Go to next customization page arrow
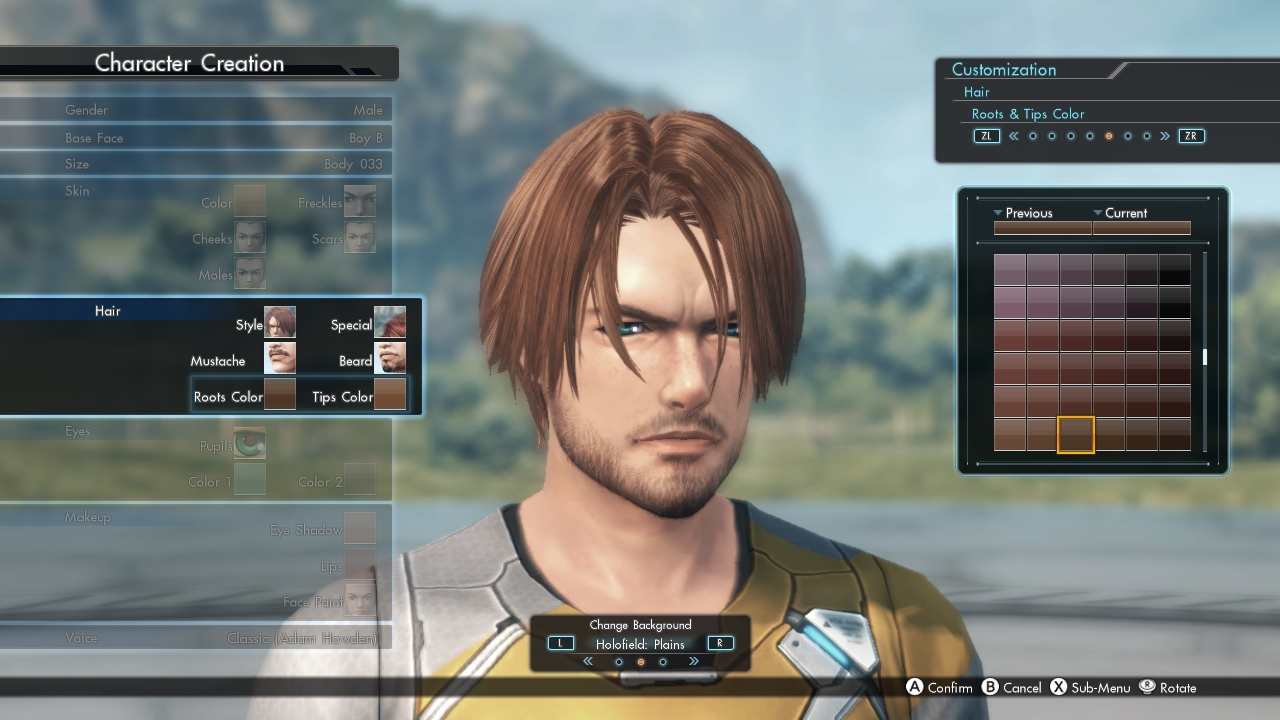Viewport: 1280px width, 720px height. [1165, 136]
